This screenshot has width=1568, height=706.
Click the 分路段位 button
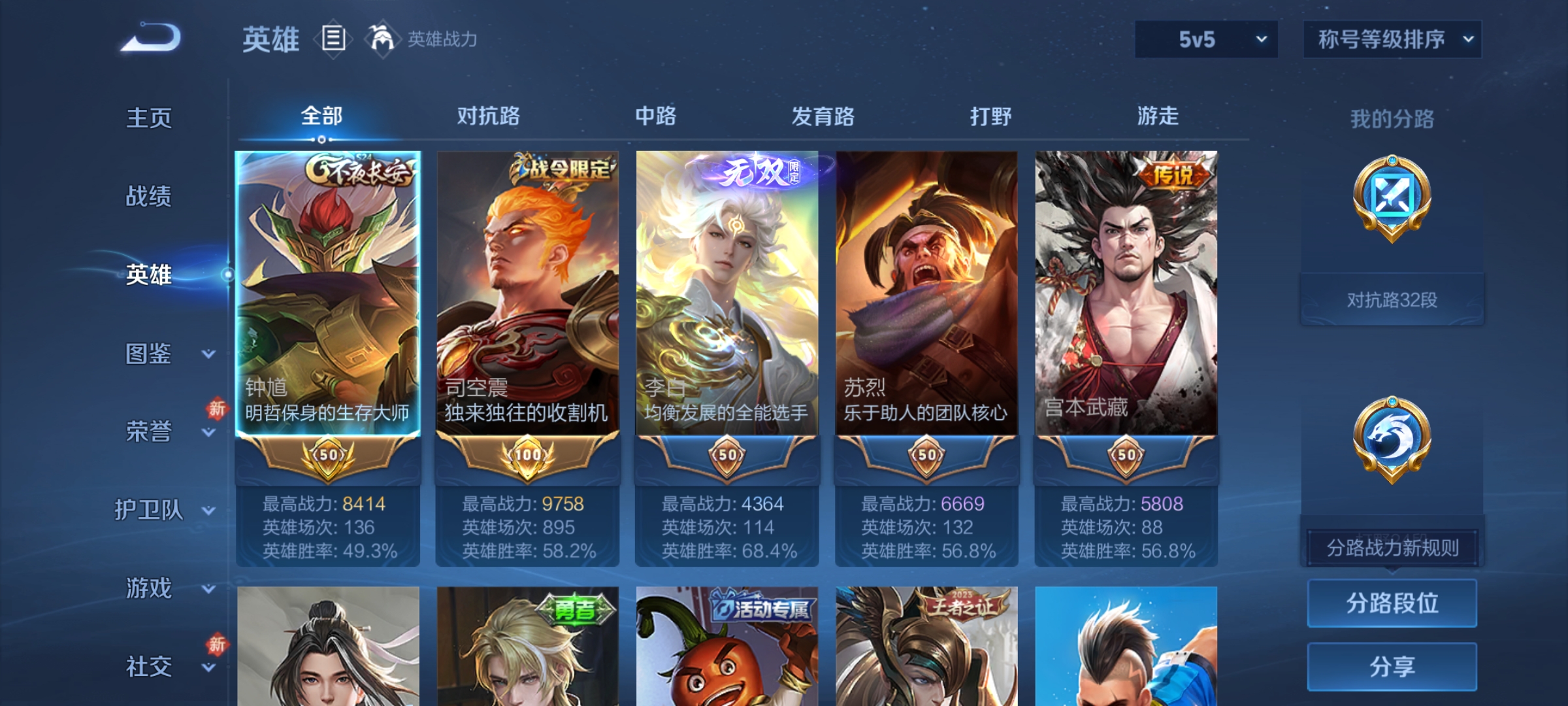click(1392, 603)
